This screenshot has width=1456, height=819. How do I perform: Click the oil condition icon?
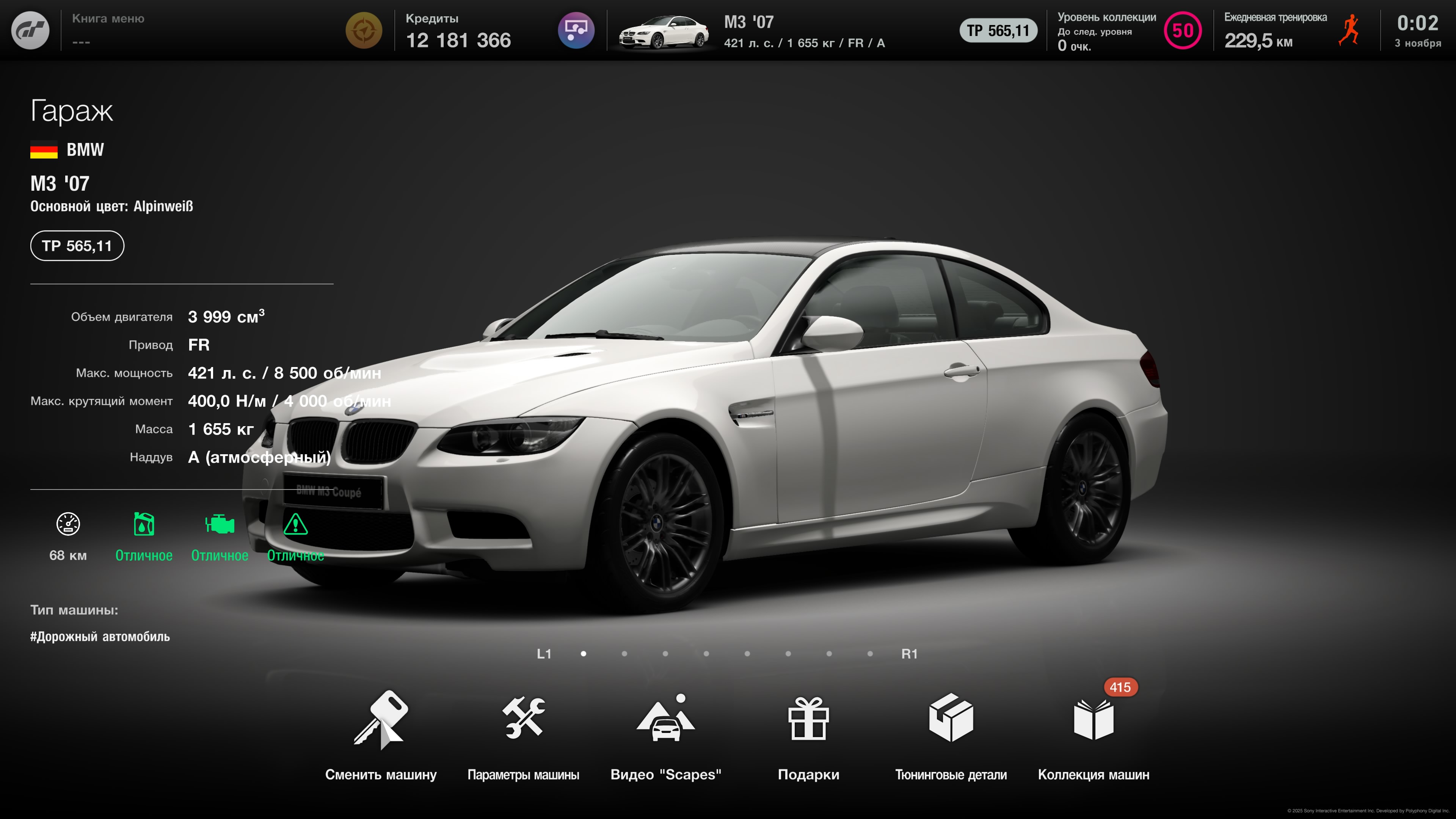coord(144,524)
